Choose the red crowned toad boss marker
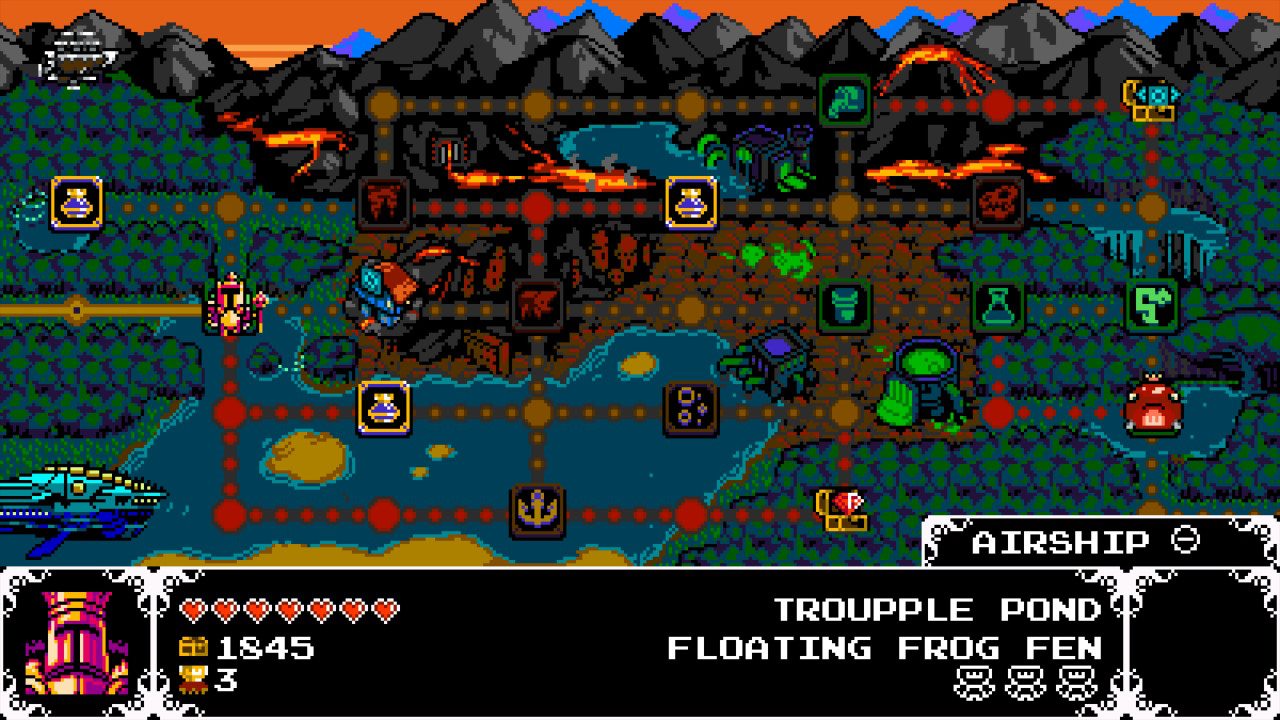 1153,404
